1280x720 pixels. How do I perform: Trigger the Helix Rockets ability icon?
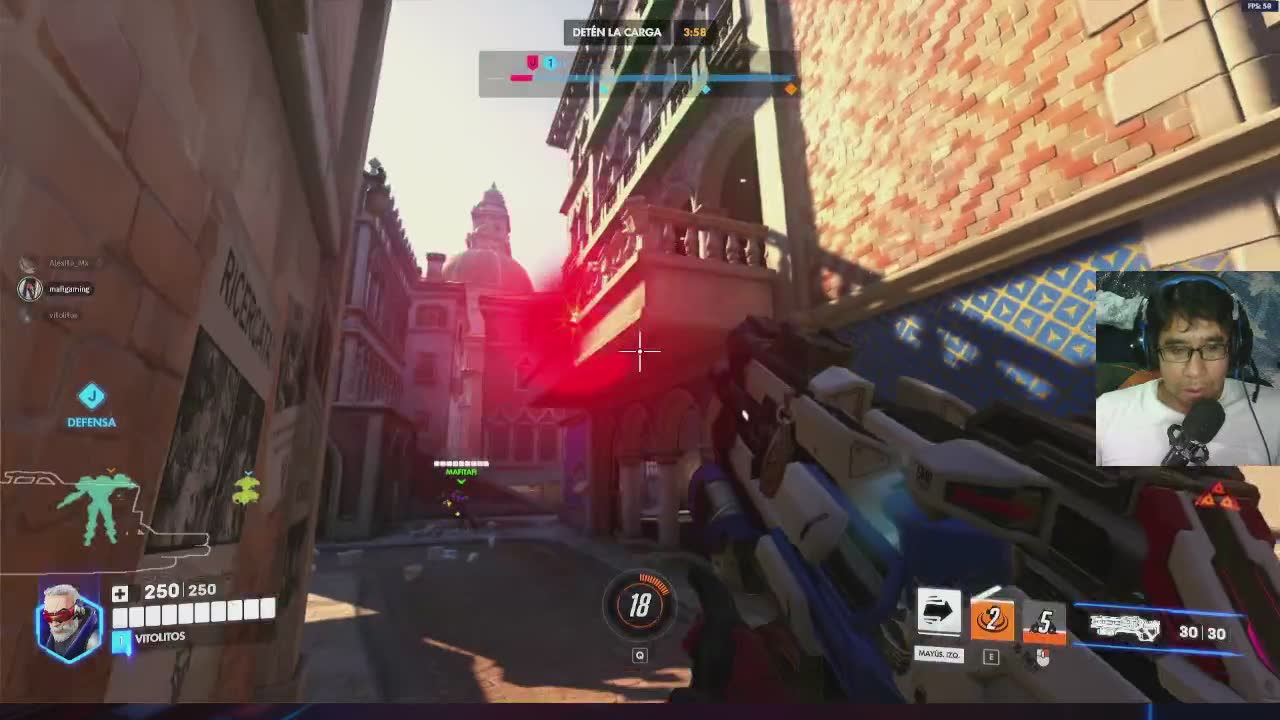pyautogui.click(x=1043, y=623)
